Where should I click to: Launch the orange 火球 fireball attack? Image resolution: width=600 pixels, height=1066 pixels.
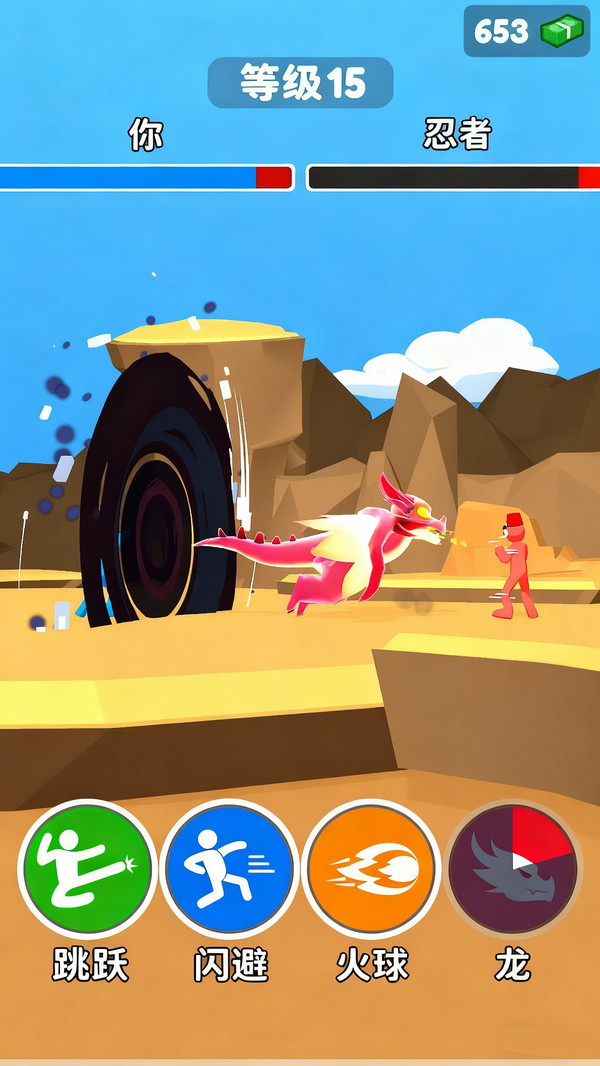coord(371,868)
